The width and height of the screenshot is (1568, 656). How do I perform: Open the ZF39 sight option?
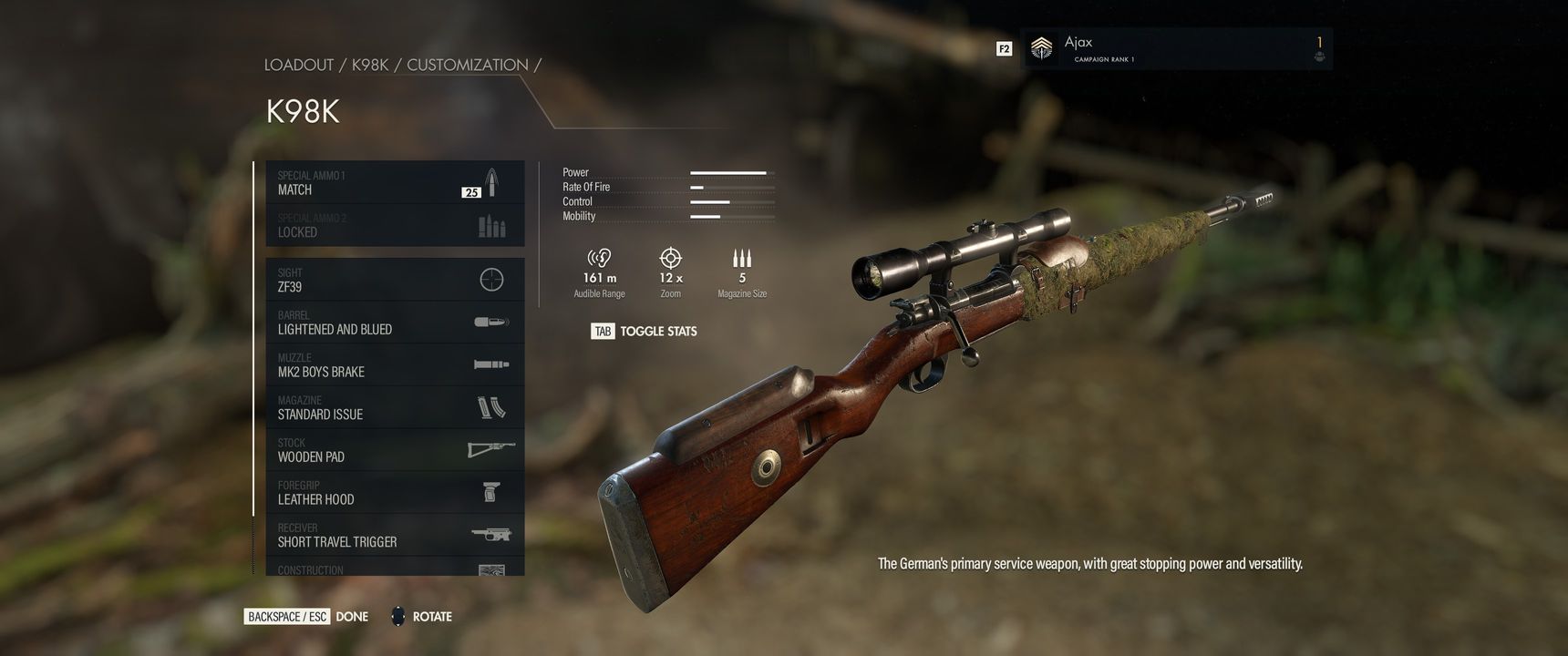pos(395,280)
